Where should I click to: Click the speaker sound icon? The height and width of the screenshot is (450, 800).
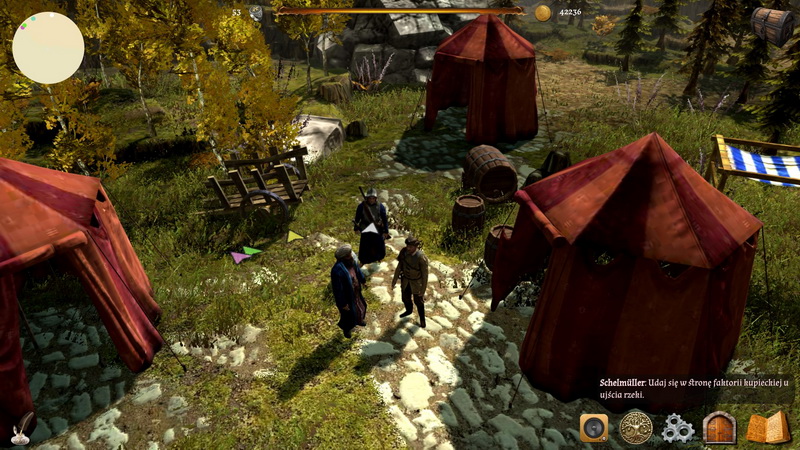[x=594, y=428]
